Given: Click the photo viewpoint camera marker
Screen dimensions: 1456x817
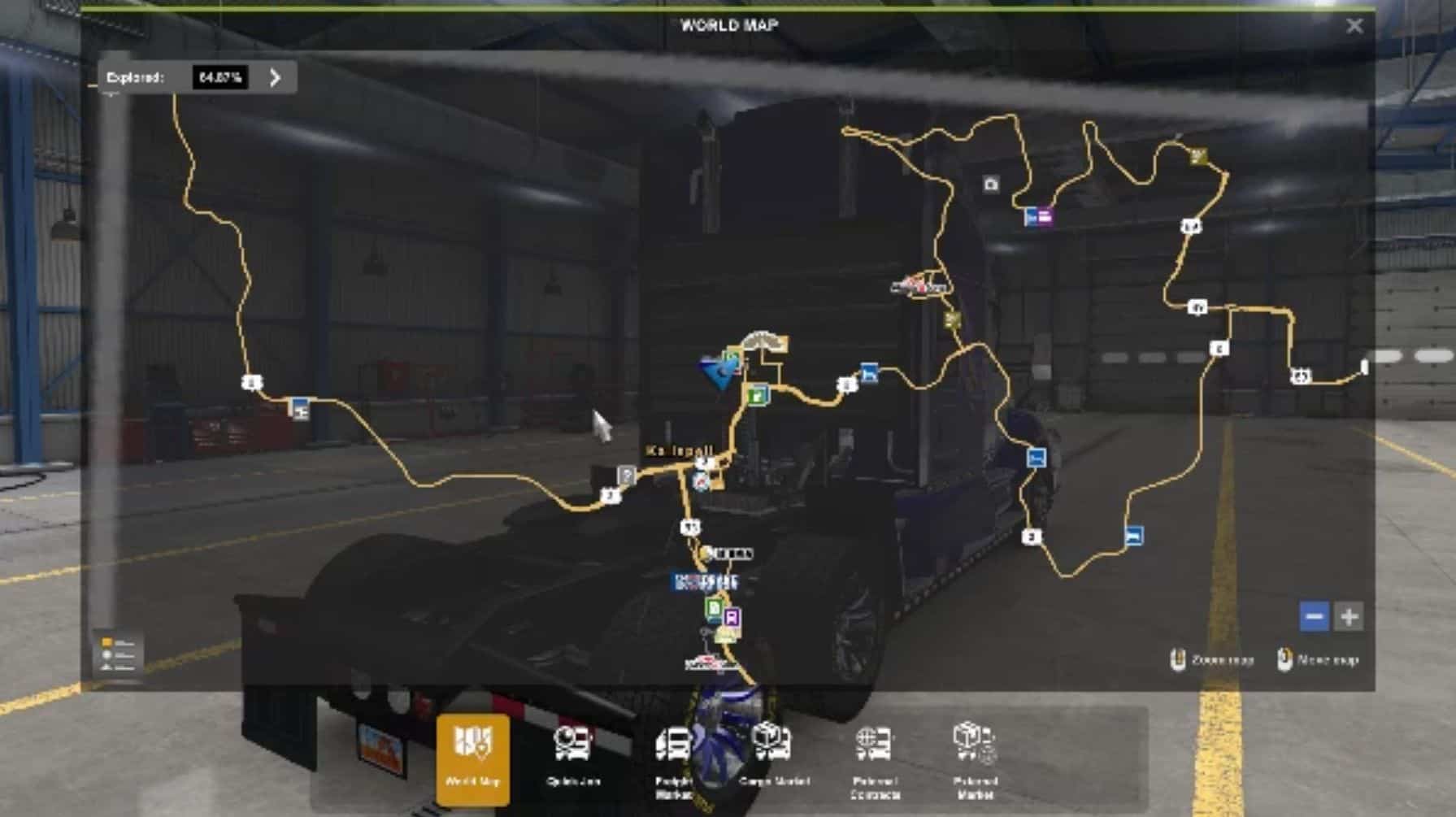Looking at the screenshot, I should [990, 185].
